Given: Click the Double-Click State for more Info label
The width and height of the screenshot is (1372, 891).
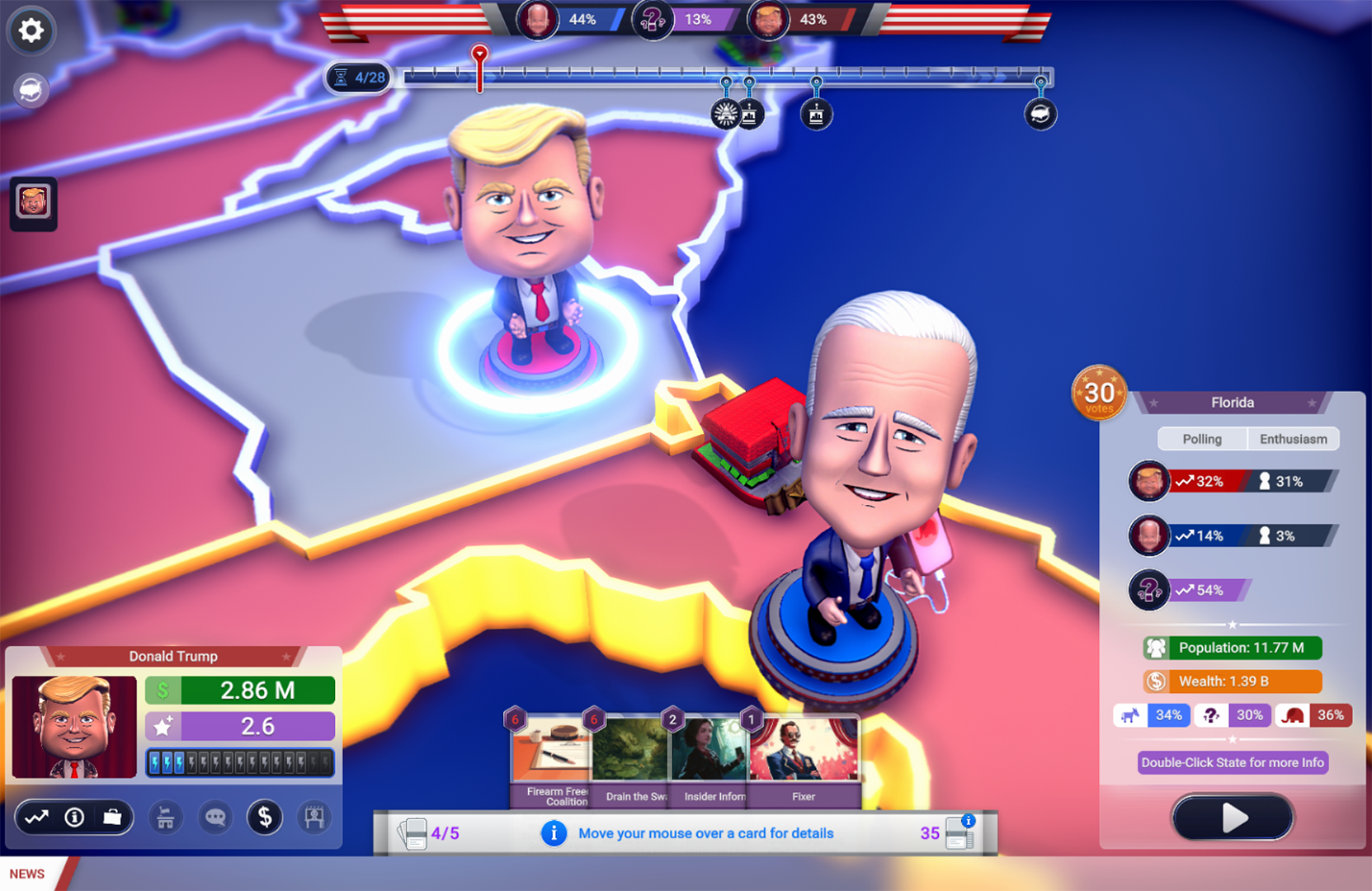Looking at the screenshot, I should coord(1233,762).
